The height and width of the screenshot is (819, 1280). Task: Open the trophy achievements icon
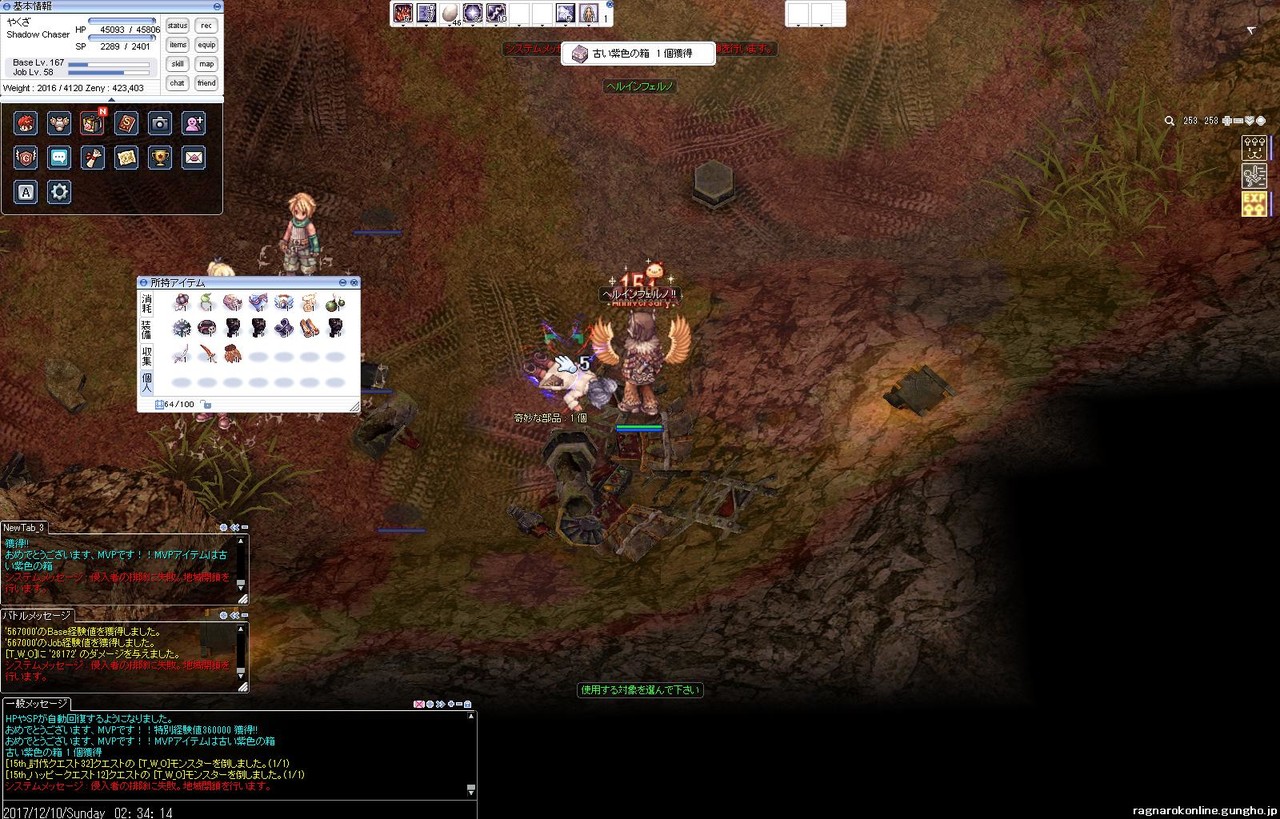[x=160, y=157]
